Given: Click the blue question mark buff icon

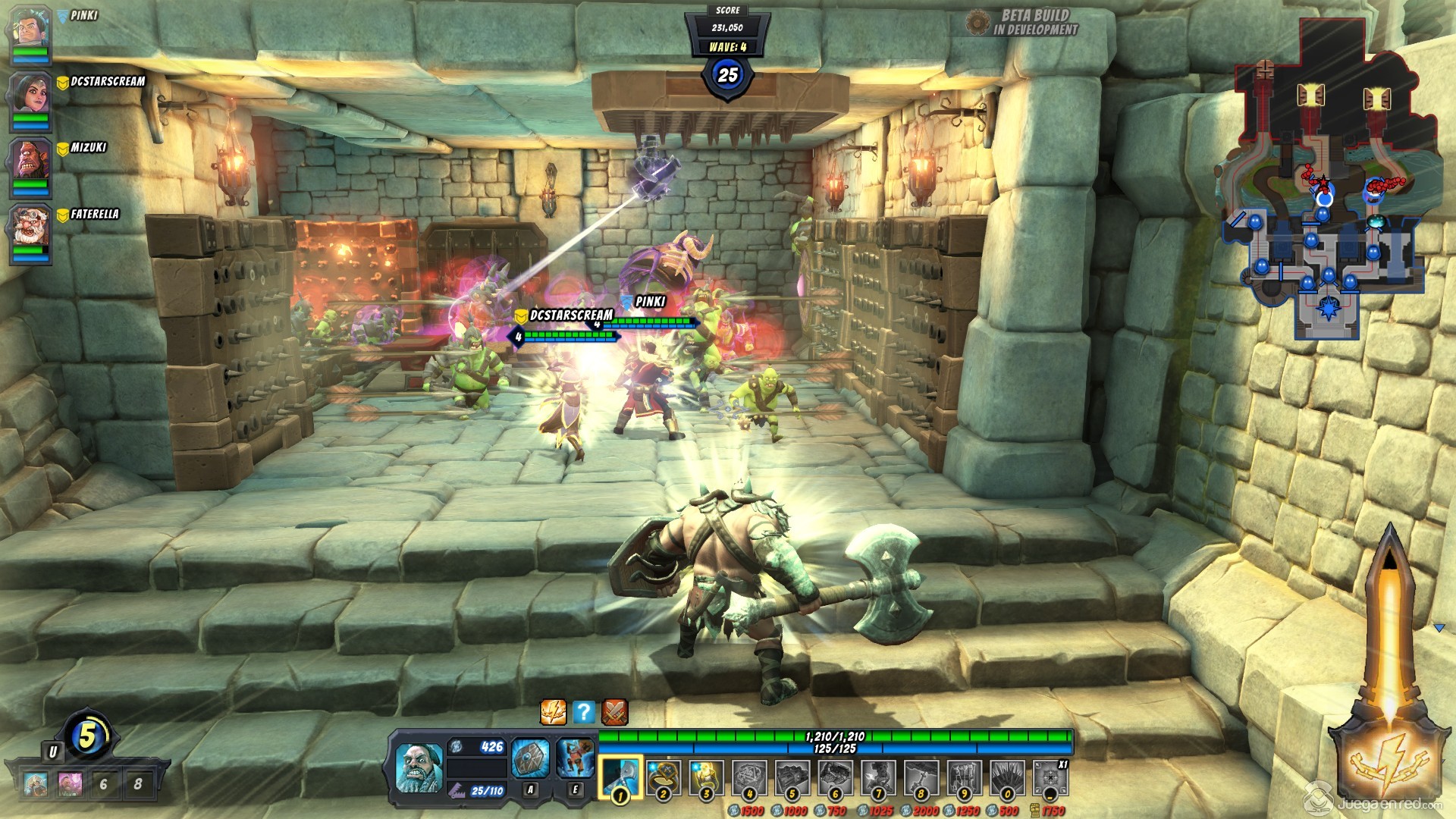Looking at the screenshot, I should click(583, 712).
